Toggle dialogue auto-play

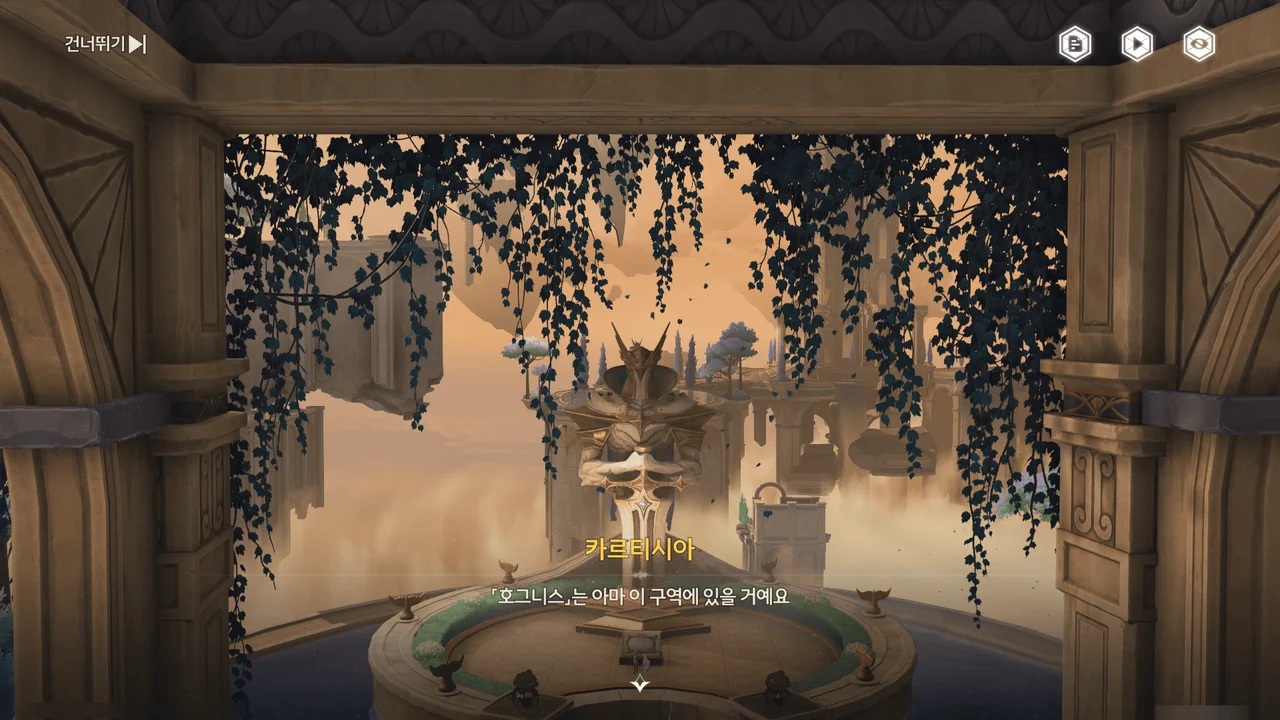tap(1137, 44)
